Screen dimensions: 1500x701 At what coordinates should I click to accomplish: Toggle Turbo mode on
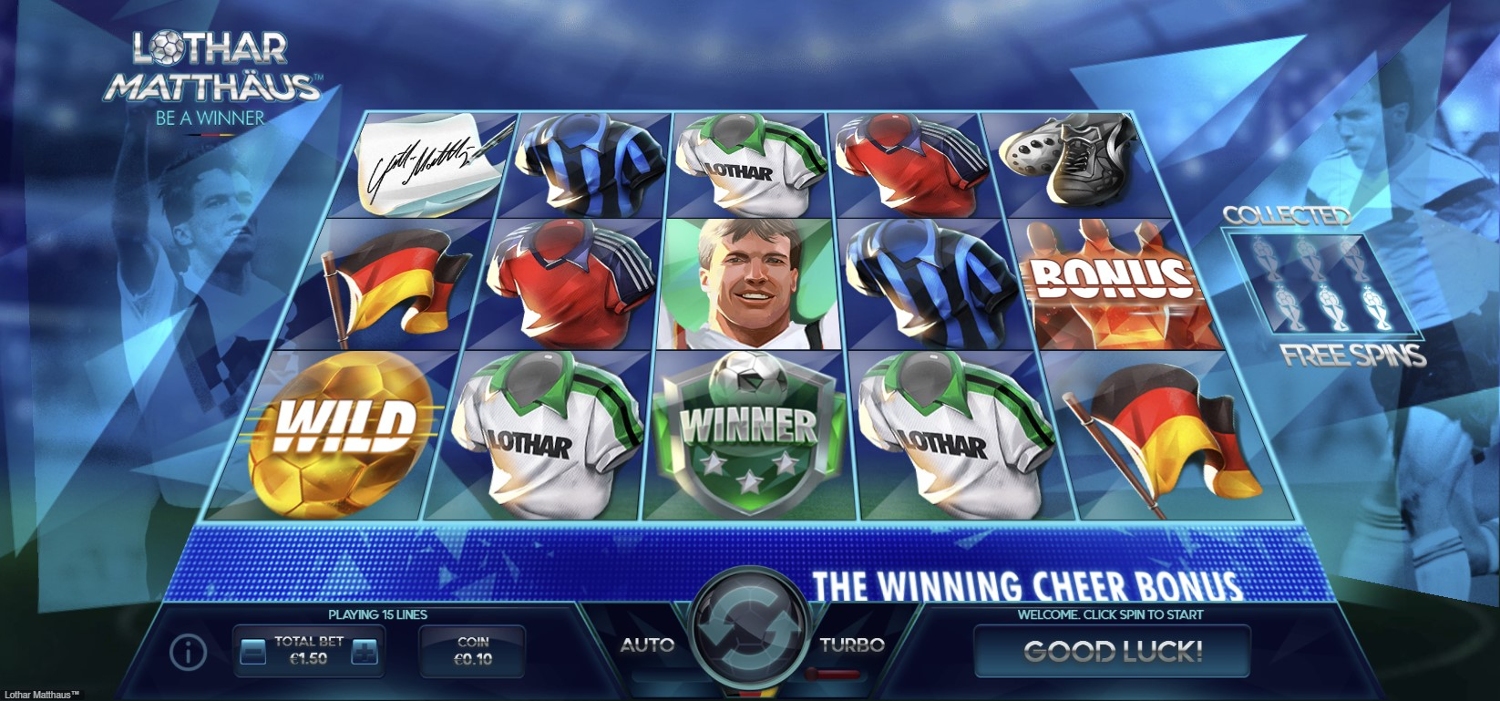click(x=852, y=645)
